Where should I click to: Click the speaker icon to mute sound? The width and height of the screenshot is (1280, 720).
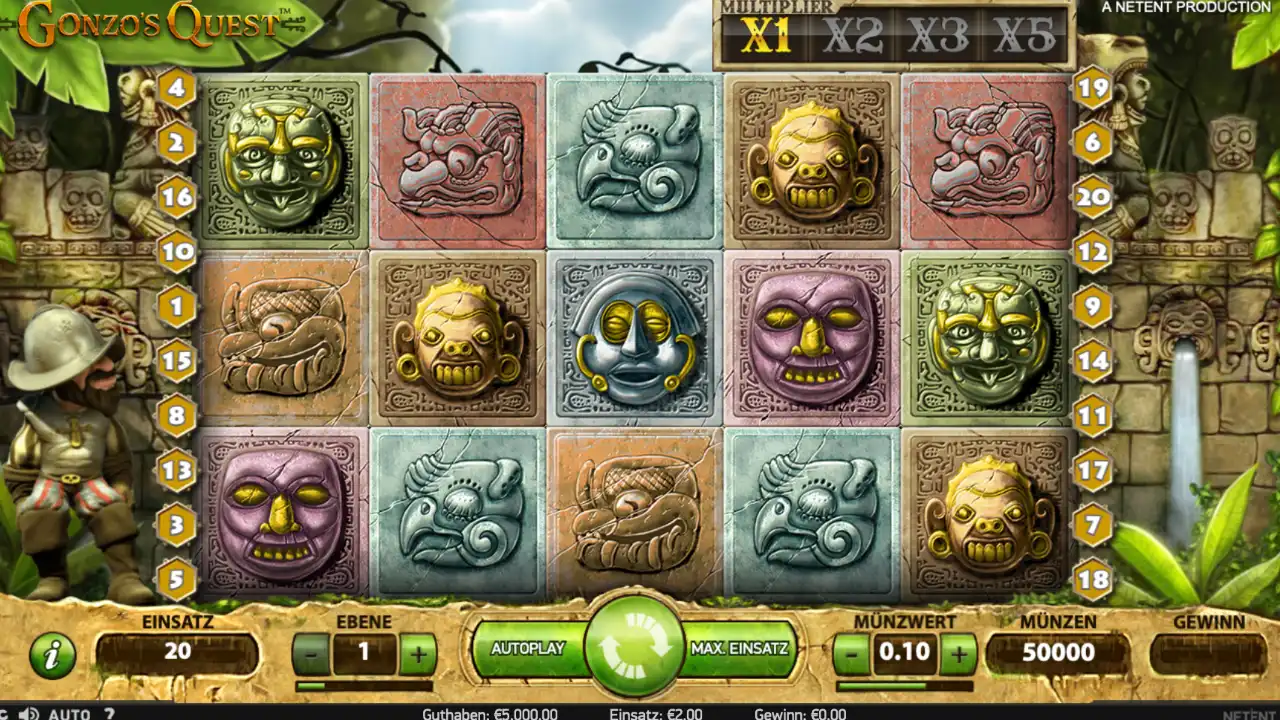[28, 713]
